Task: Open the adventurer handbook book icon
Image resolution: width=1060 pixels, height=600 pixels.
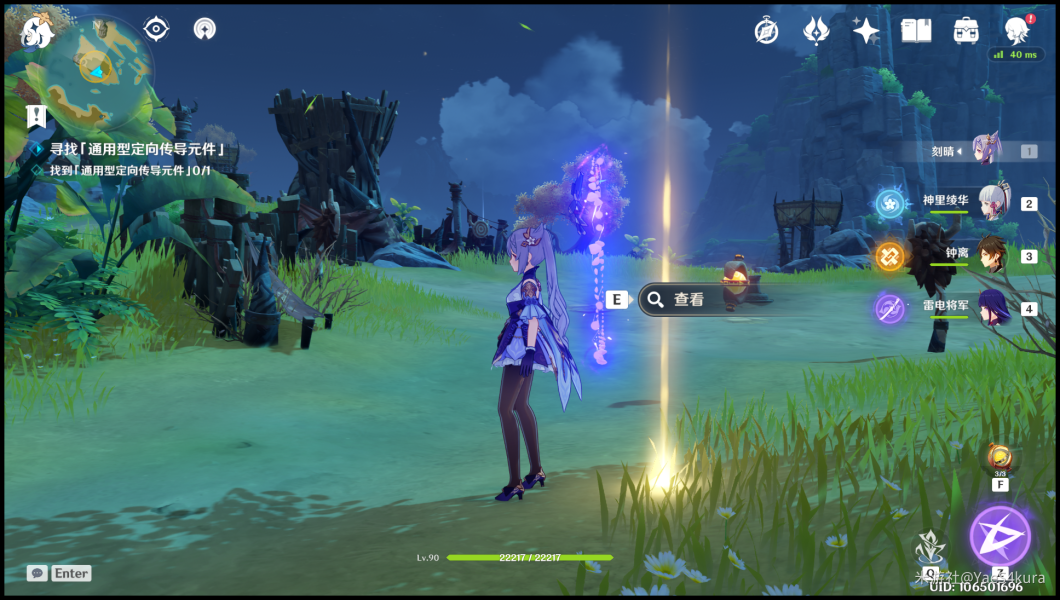Action: click(916, 31)
